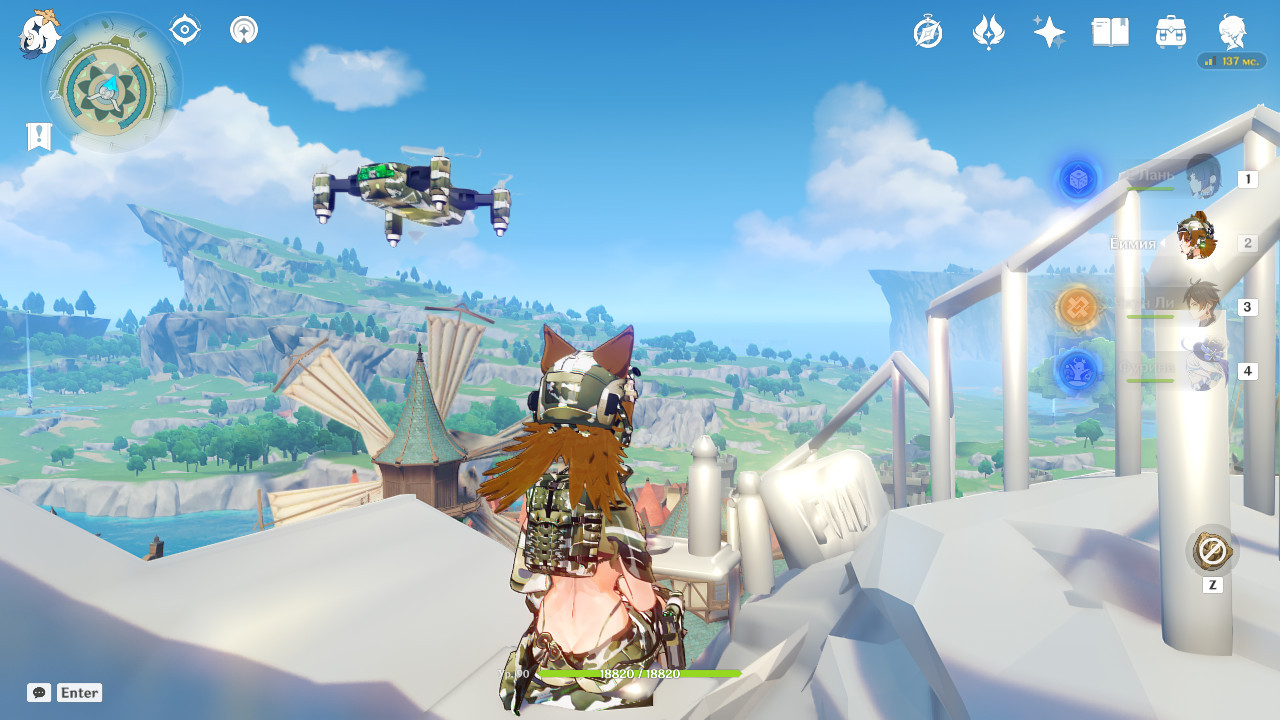Open the Wish menu star icon
This screenshot has width=1280, height=720.
click(x=1049, y=32)
